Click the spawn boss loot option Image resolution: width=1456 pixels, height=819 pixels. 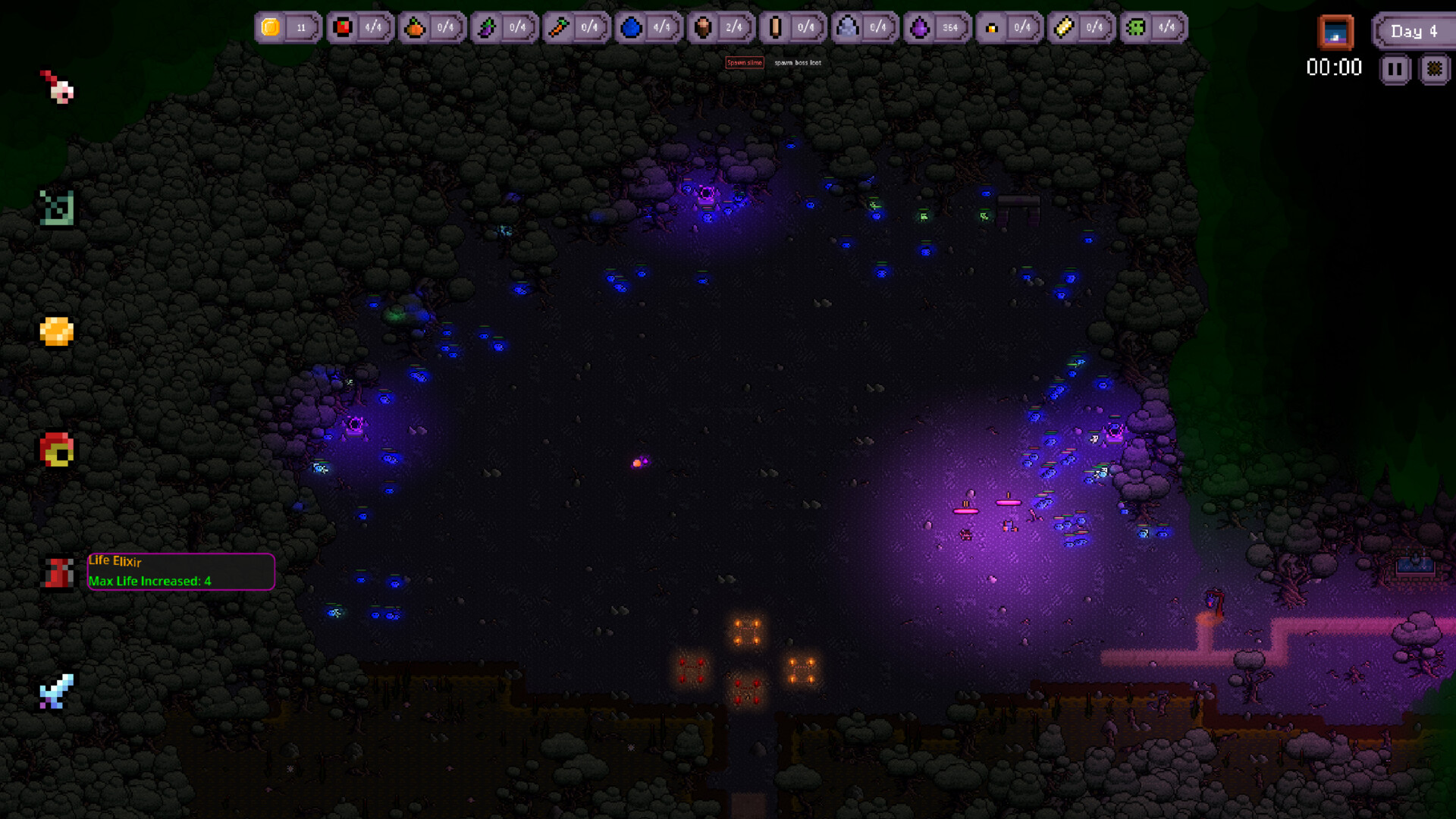coord(797,63)
